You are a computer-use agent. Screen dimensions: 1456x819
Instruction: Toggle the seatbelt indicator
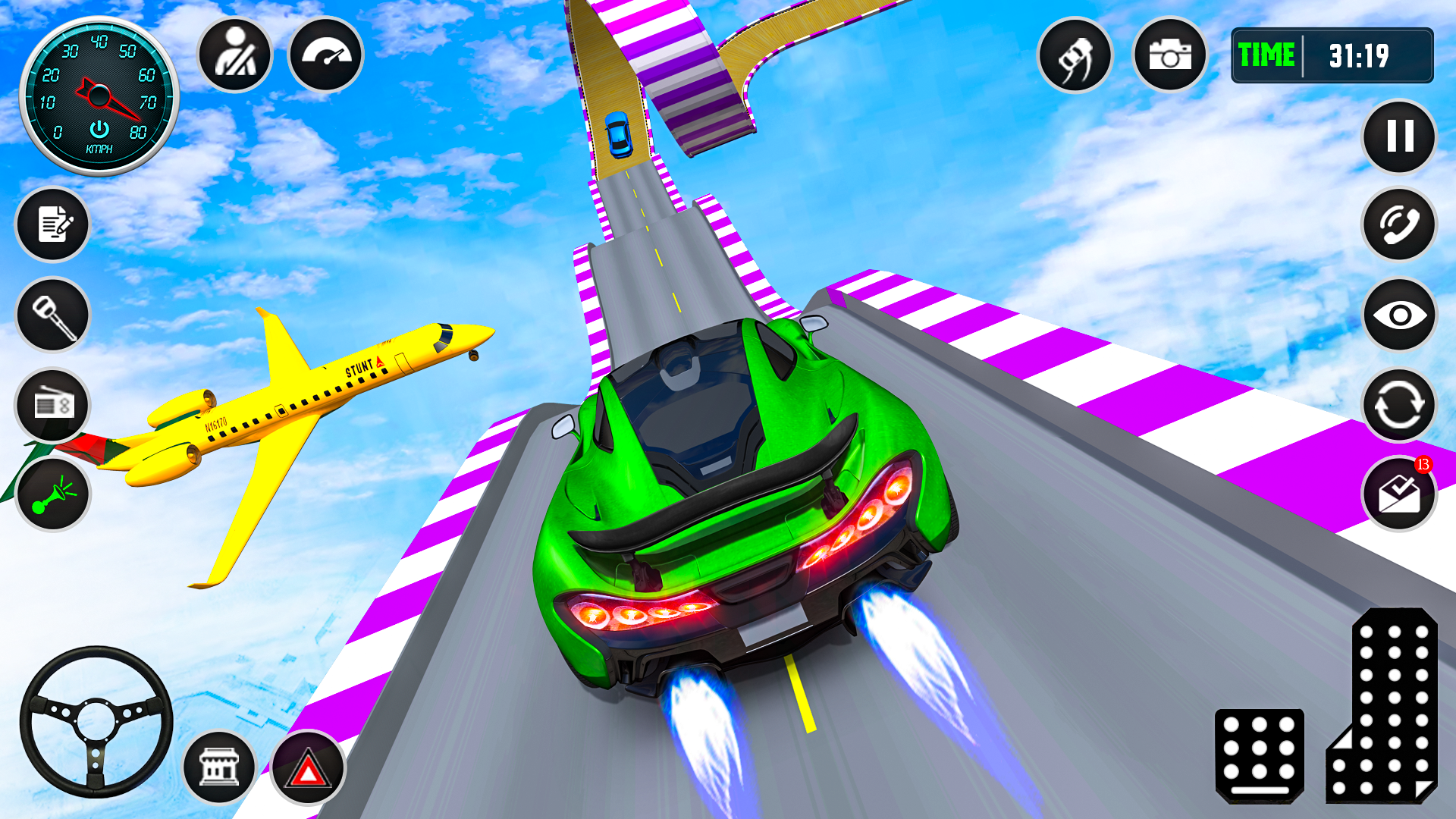point(234,55)
